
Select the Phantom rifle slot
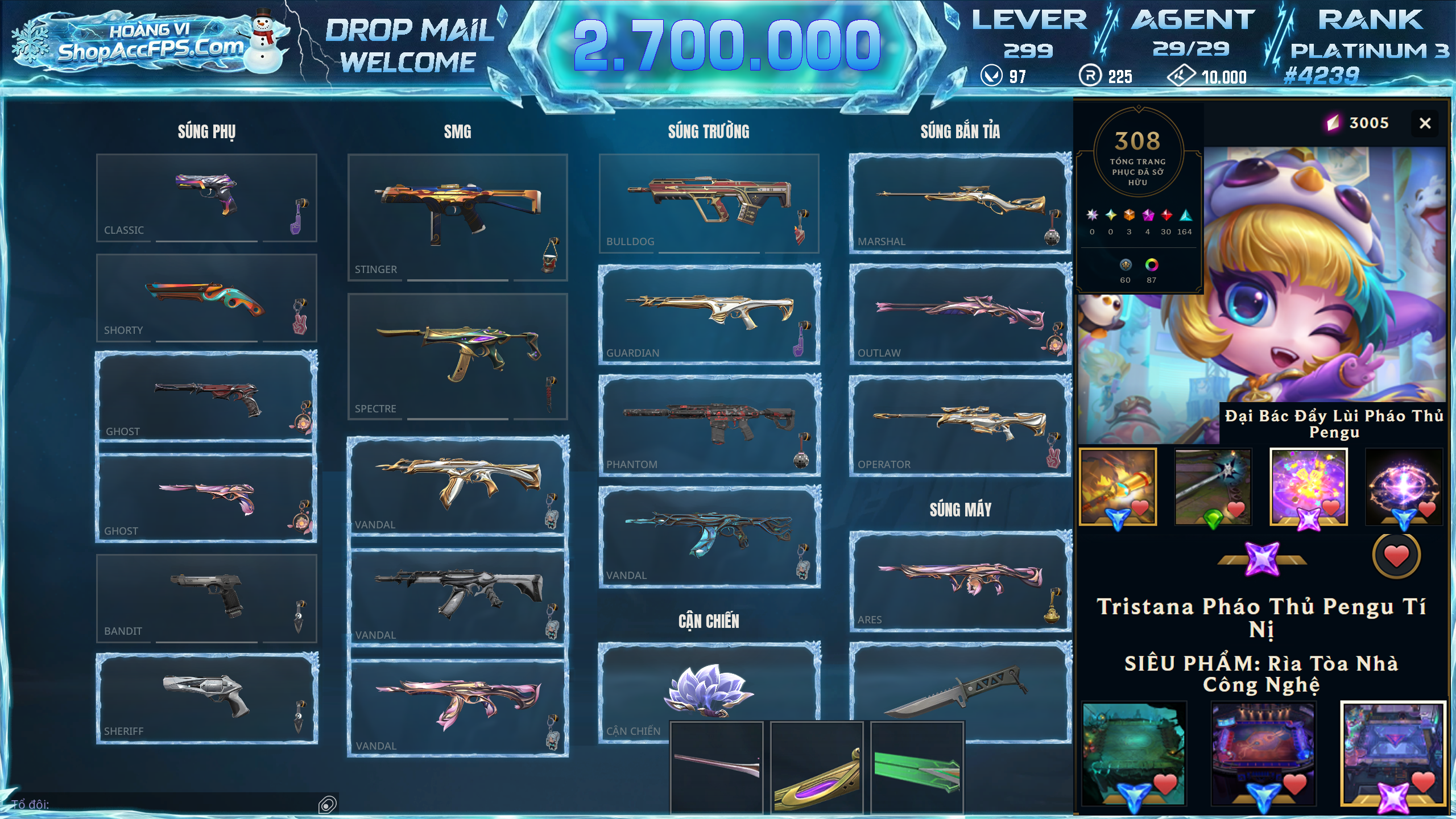click(709, 425)
